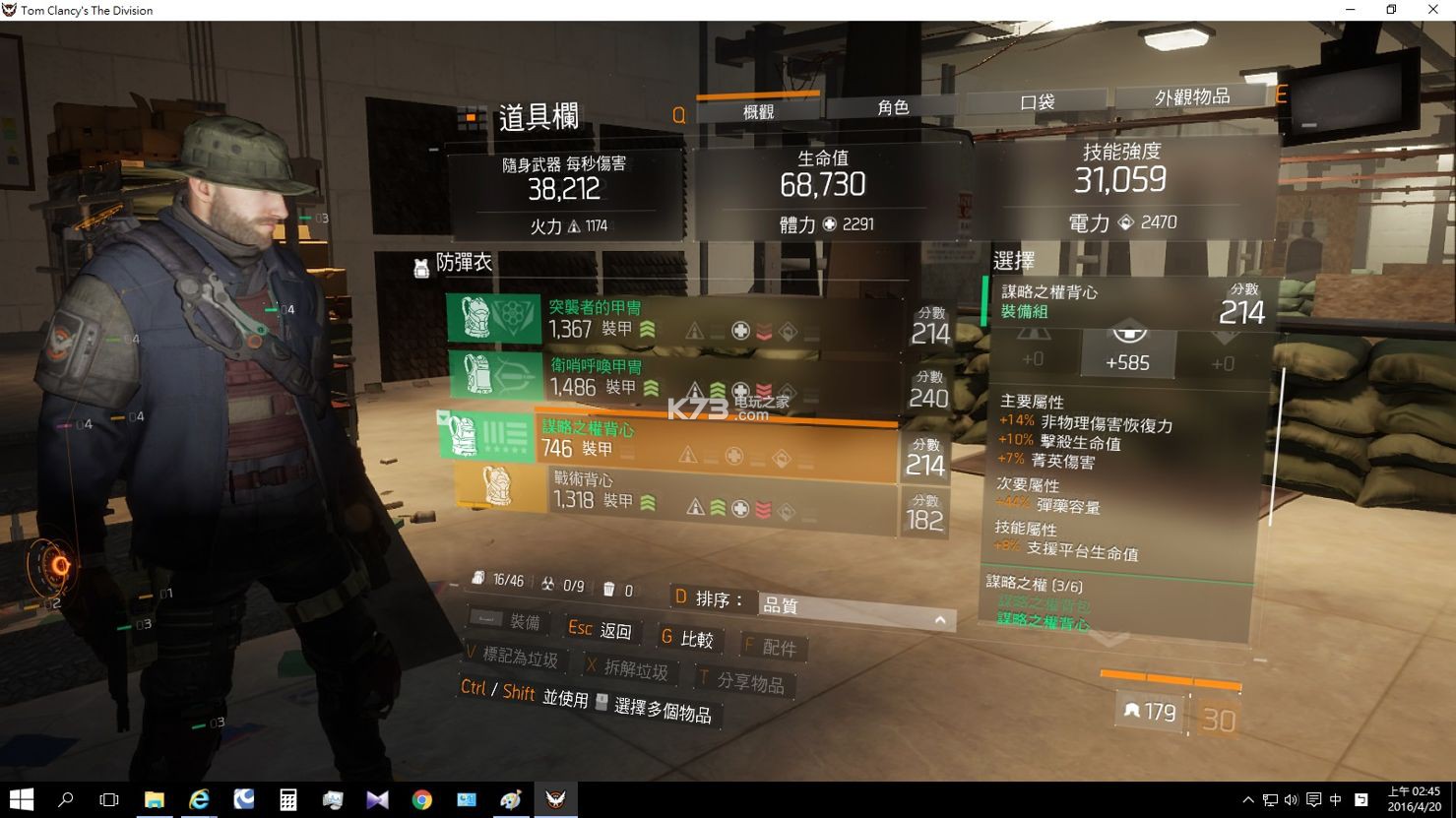
Task: Open the 角色 character tab
Action: [893, 107]
